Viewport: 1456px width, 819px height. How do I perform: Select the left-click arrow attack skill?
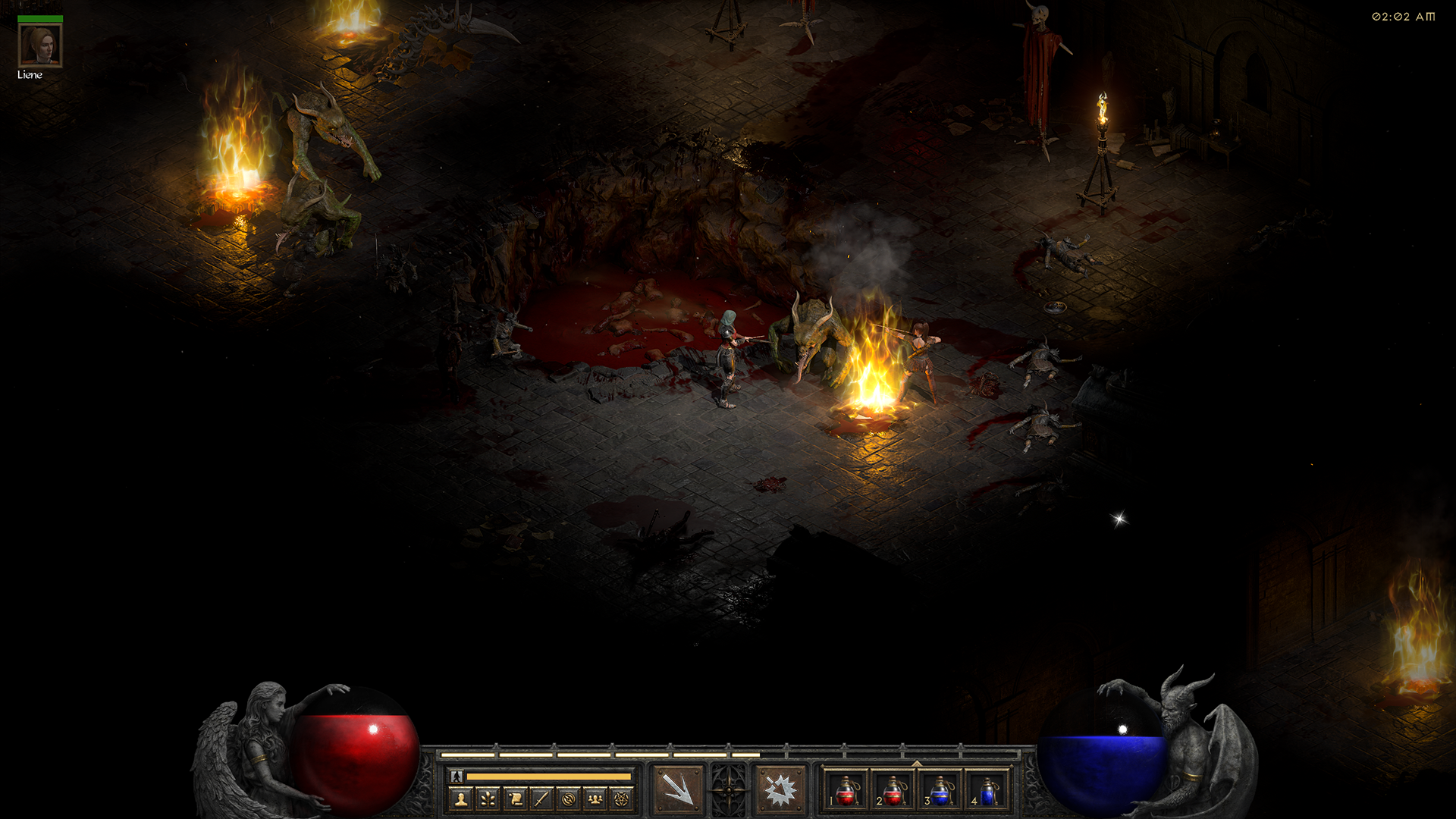point(677,789)
